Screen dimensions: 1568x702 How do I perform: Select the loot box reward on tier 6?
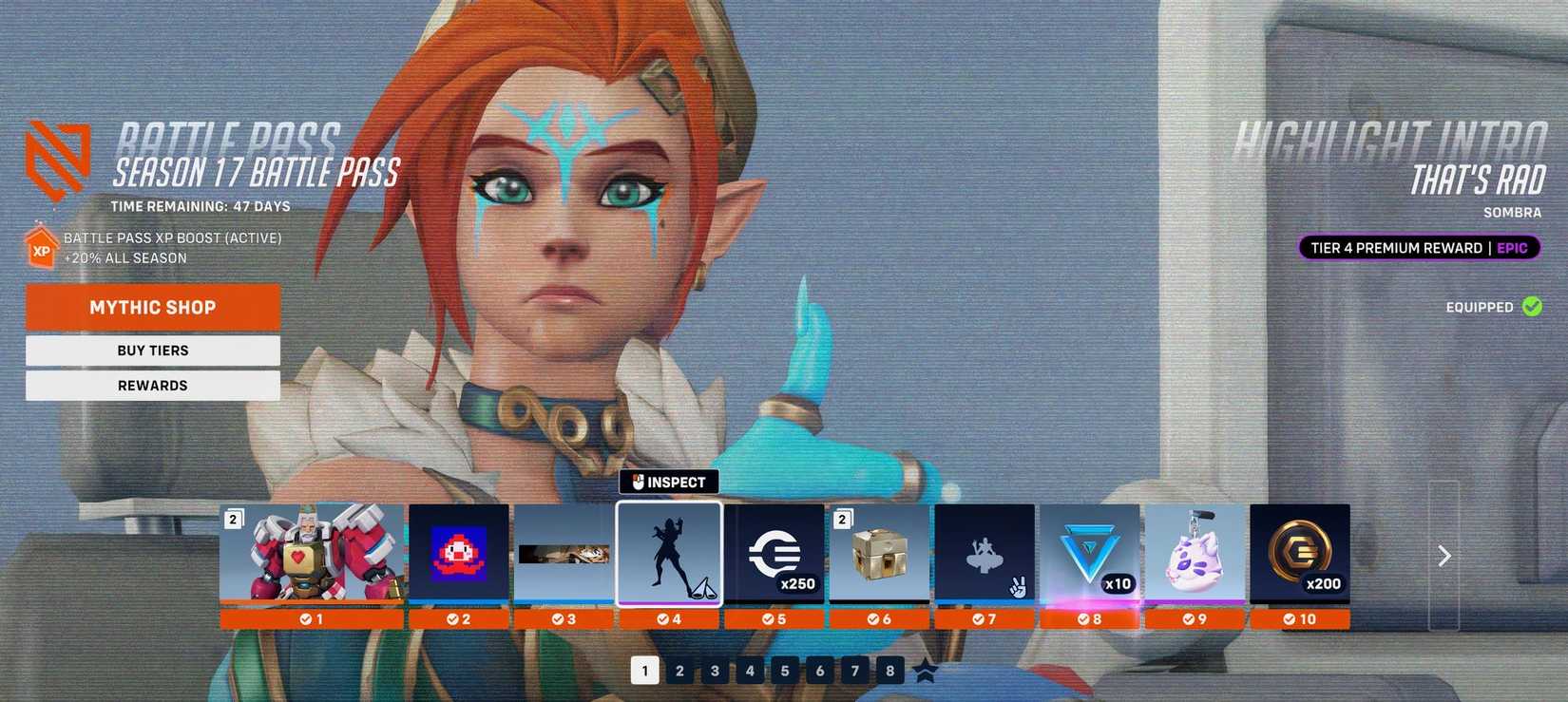click(x=879, y=554)
